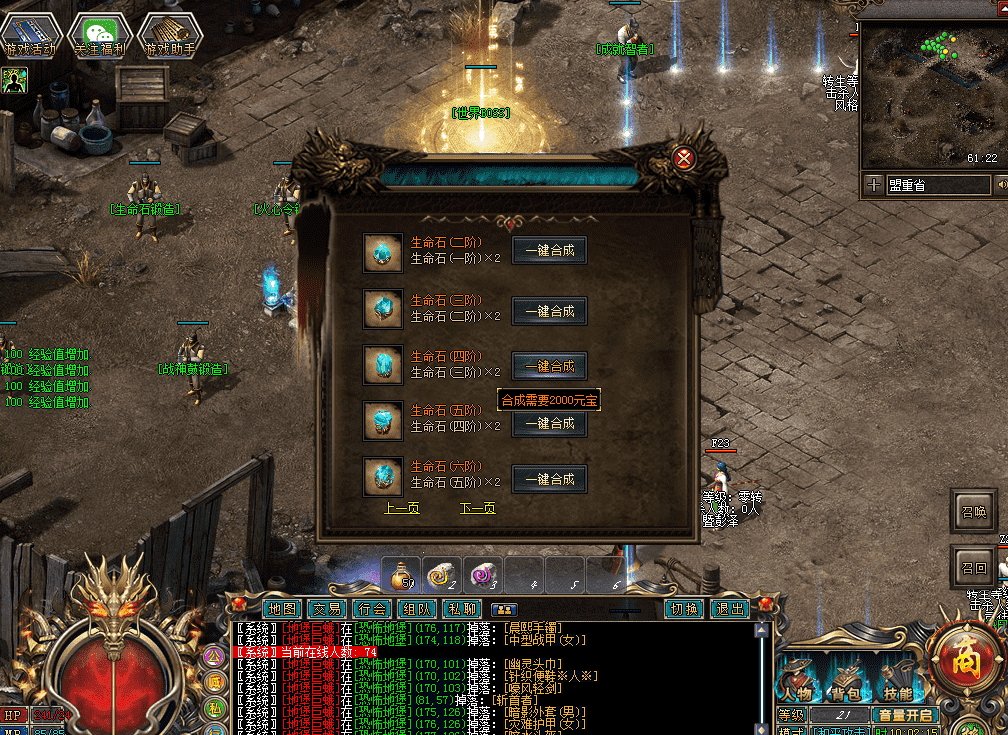This screenshot has height=735, width=1008.
Task: Open the 组队 team button
Action: click(x=417, y=608)
